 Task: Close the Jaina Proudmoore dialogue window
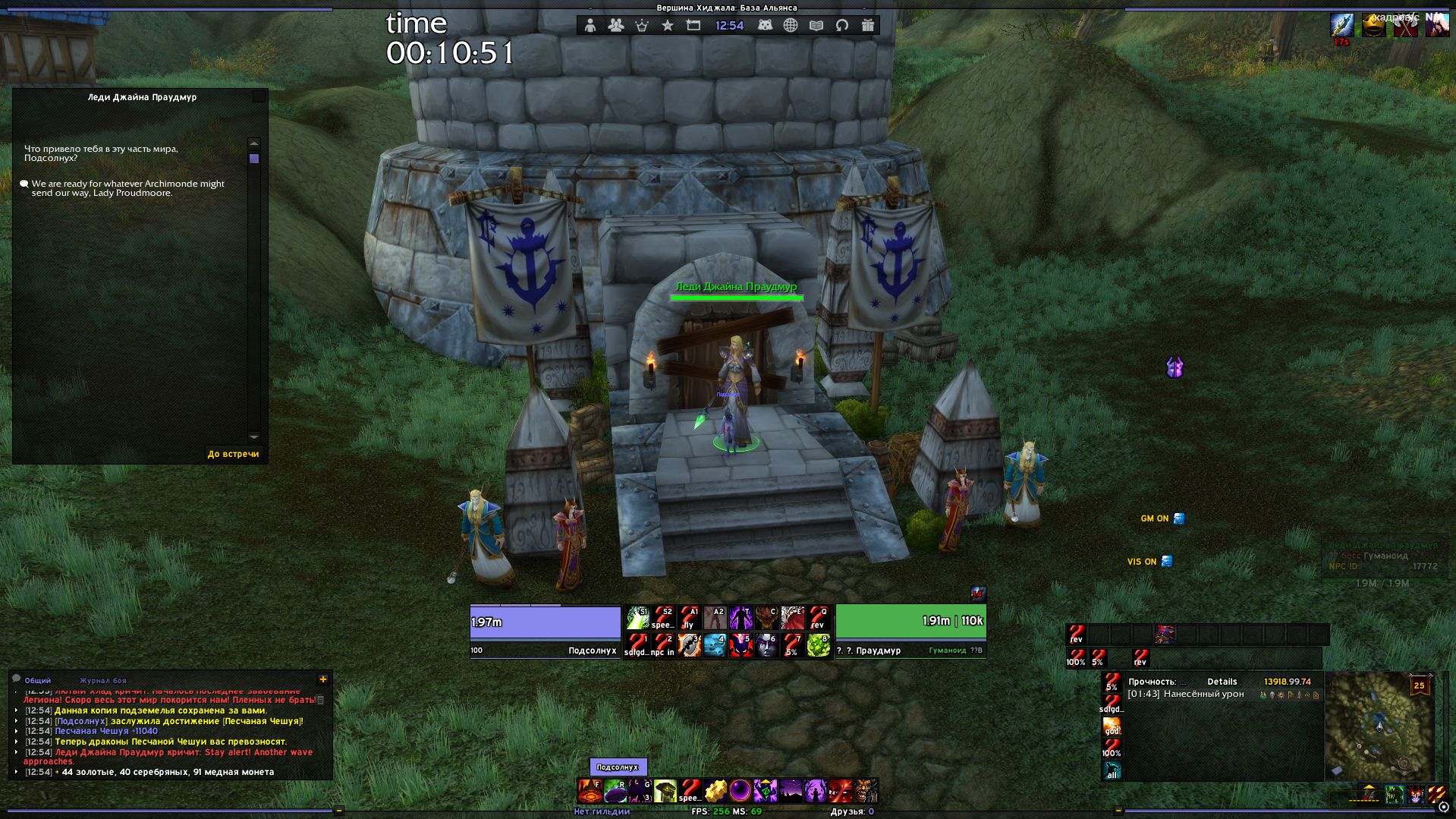pos(259,96)
